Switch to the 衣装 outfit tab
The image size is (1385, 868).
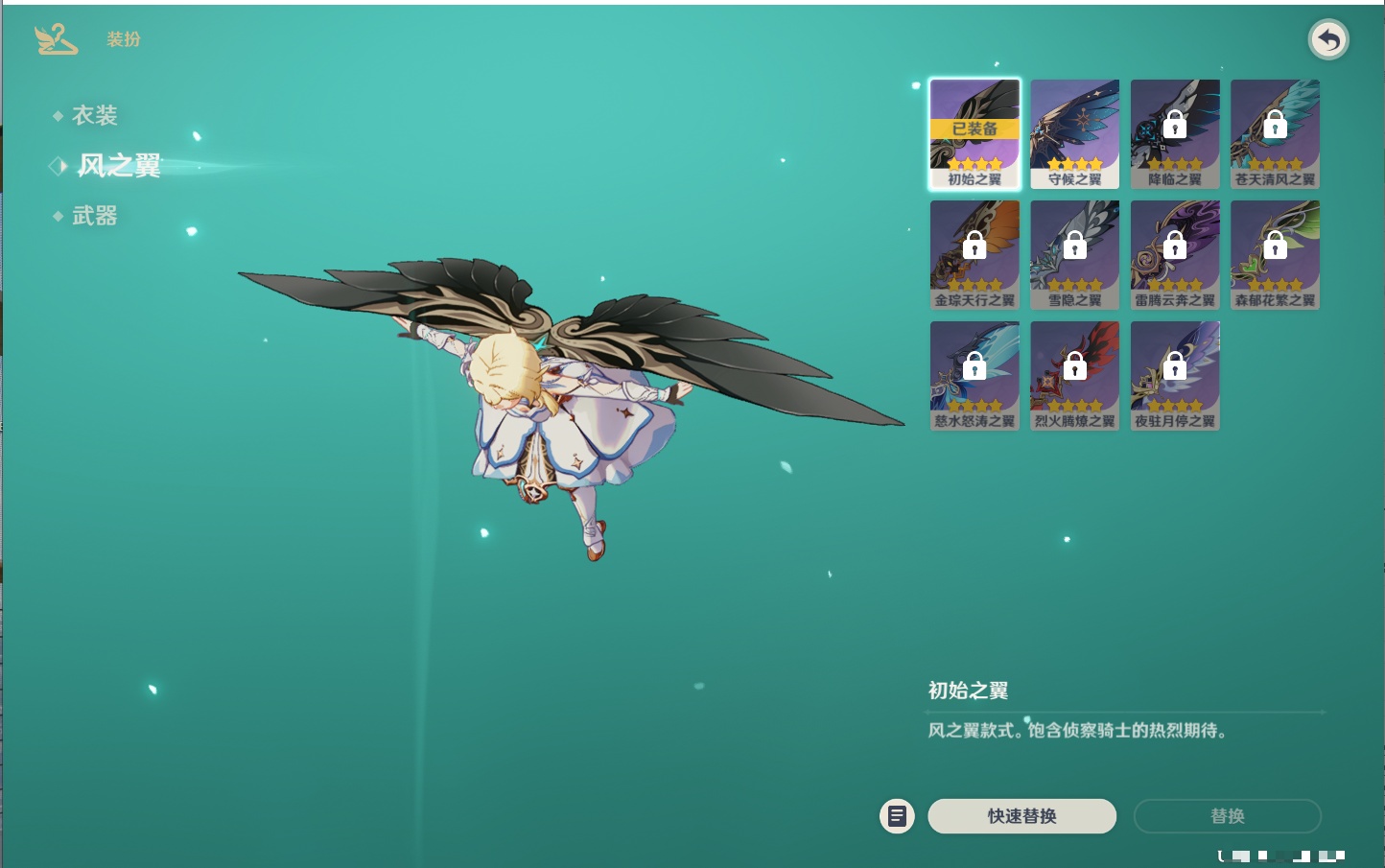tap(94, 116)
